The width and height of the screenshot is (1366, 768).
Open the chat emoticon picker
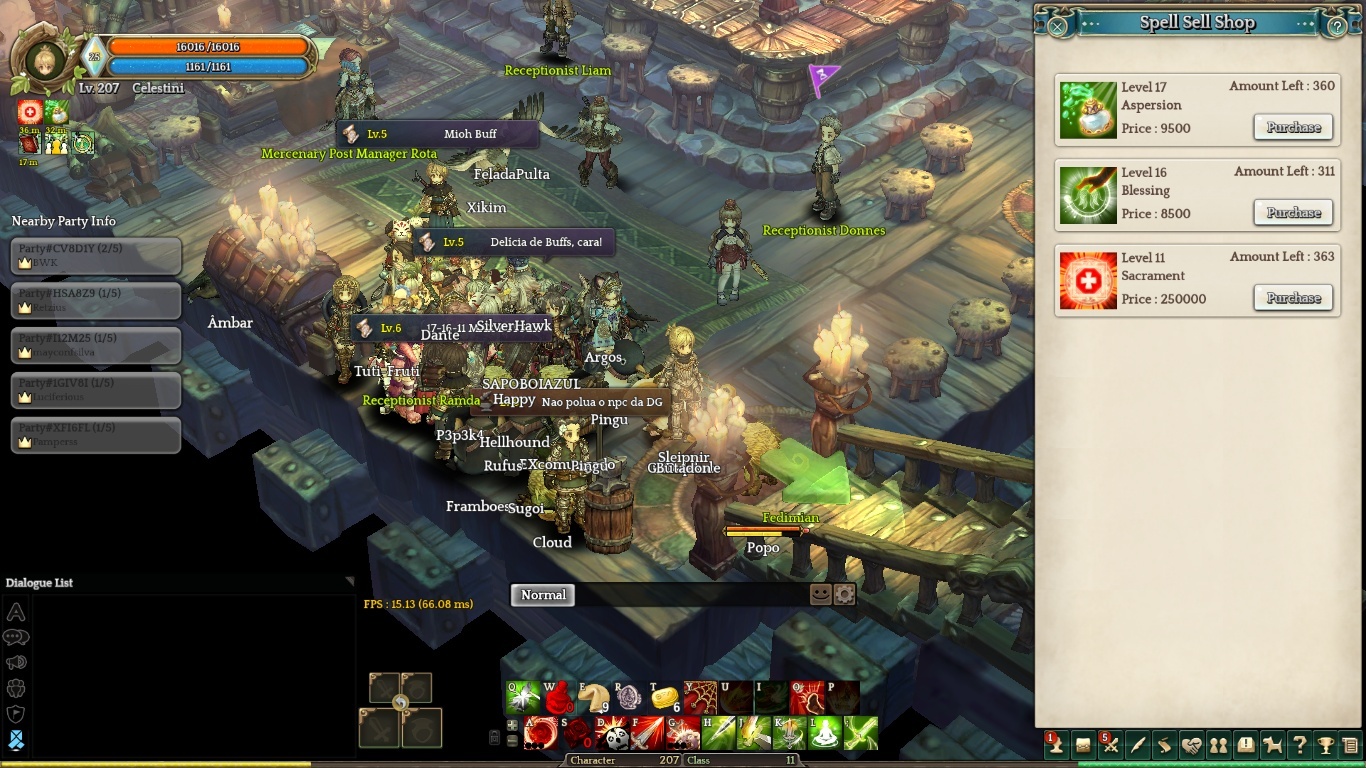click(x=820, y=594)
